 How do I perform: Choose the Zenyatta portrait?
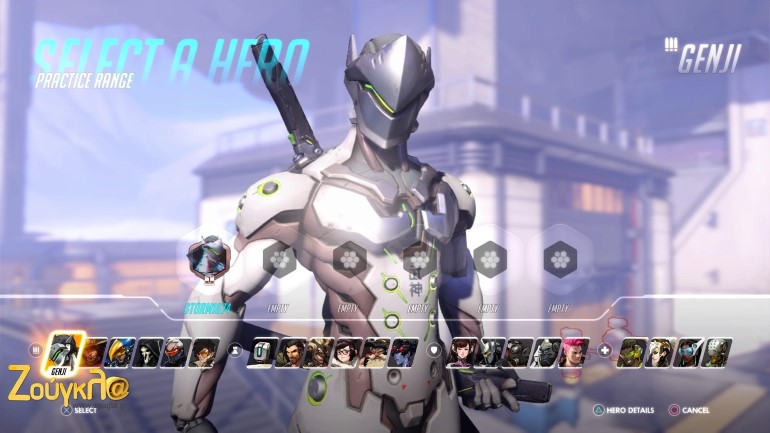pyautogui.click(x=717, y=351)
